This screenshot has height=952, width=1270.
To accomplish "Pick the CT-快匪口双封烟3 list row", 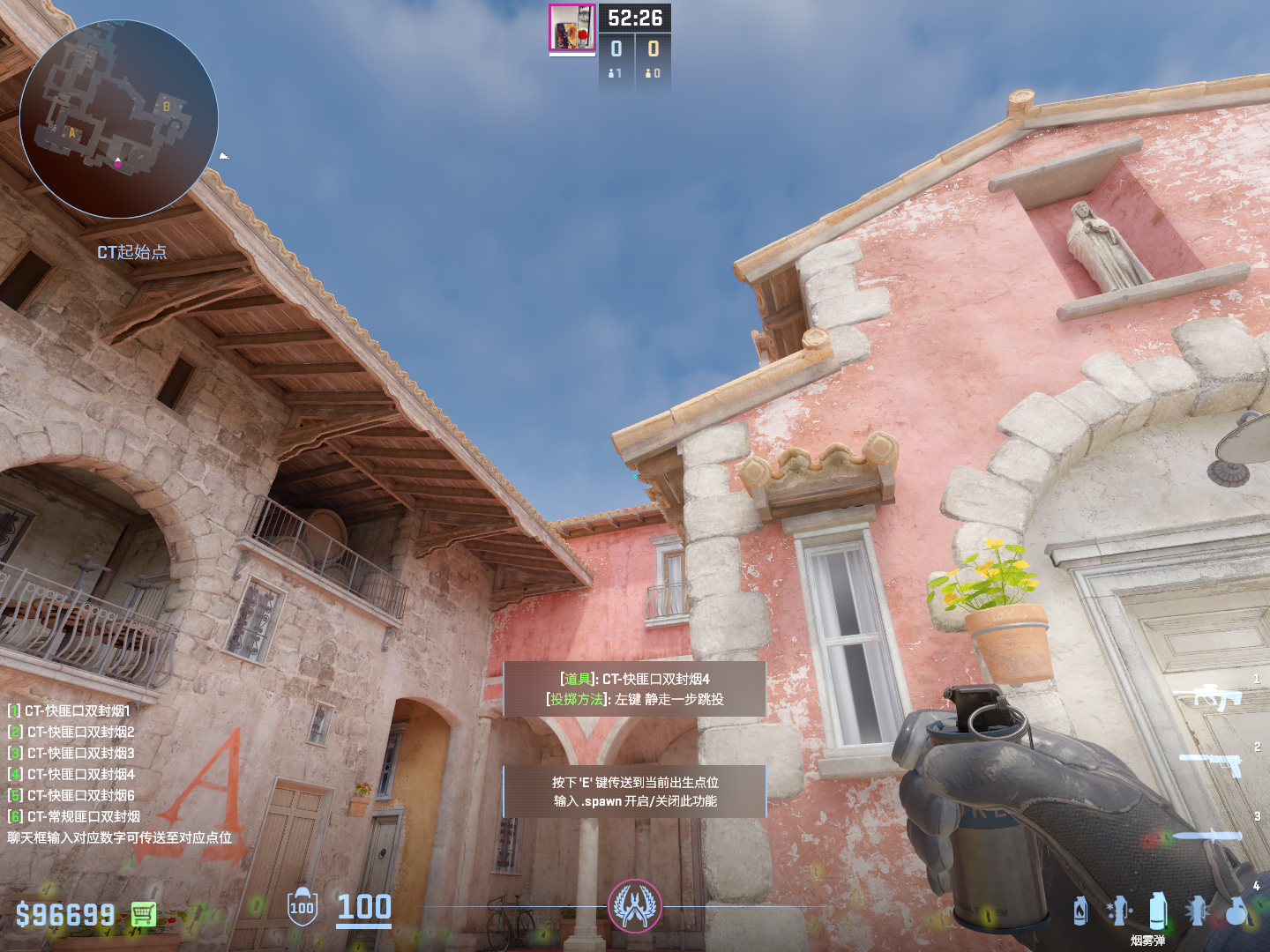I will coord(72,753).
